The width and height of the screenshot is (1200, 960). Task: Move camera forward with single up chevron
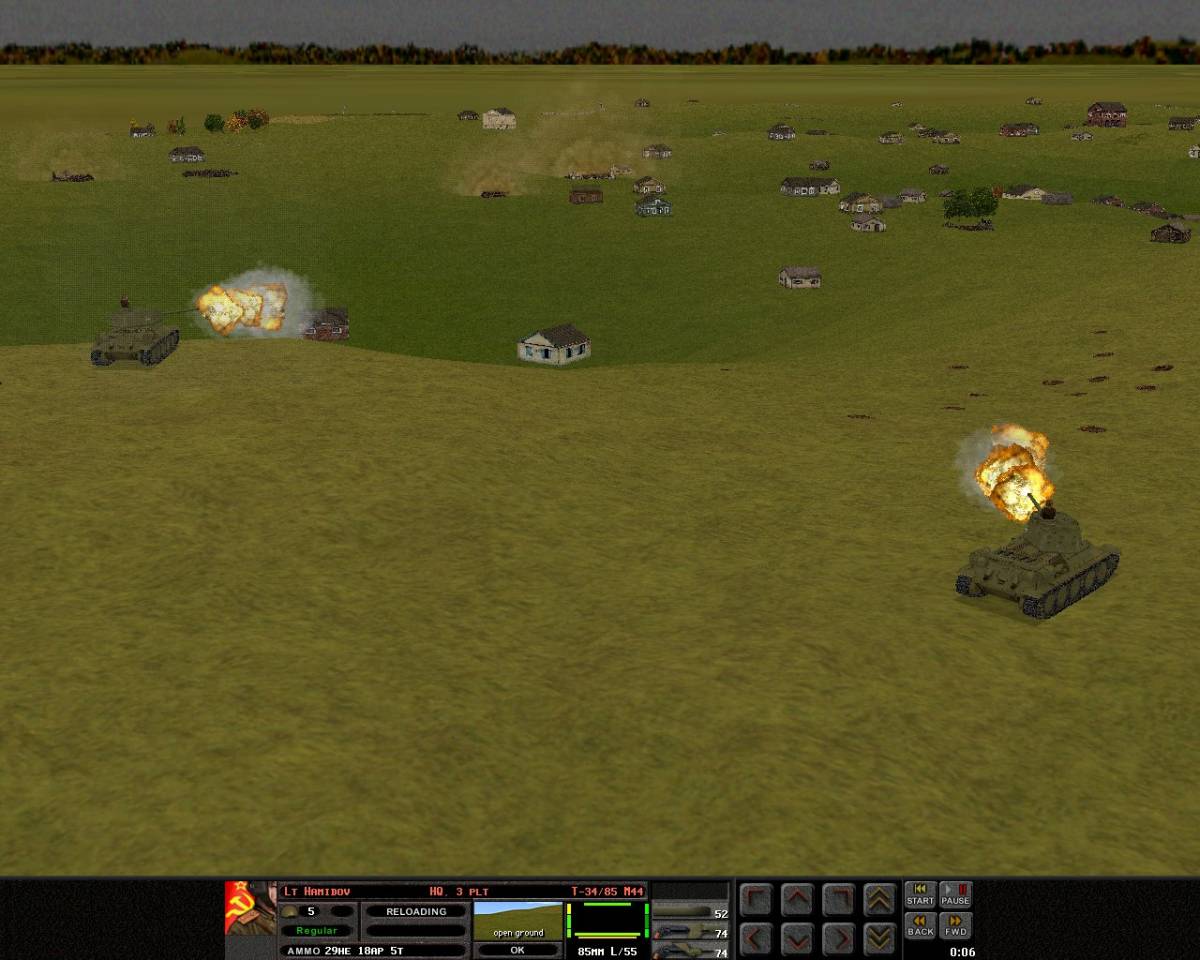point(796,900)
